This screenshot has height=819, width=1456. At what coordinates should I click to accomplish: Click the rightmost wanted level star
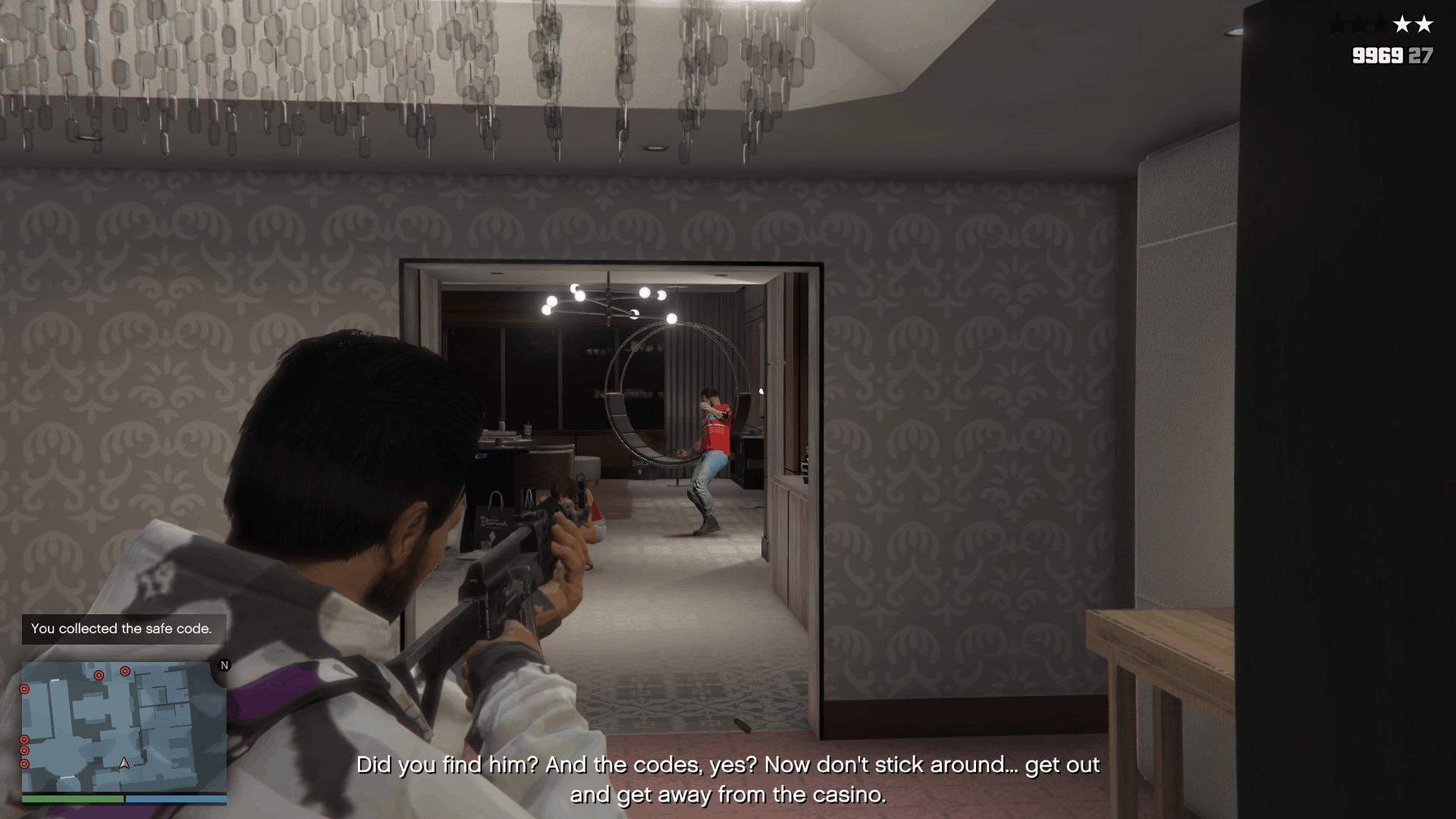(1424, 24)
